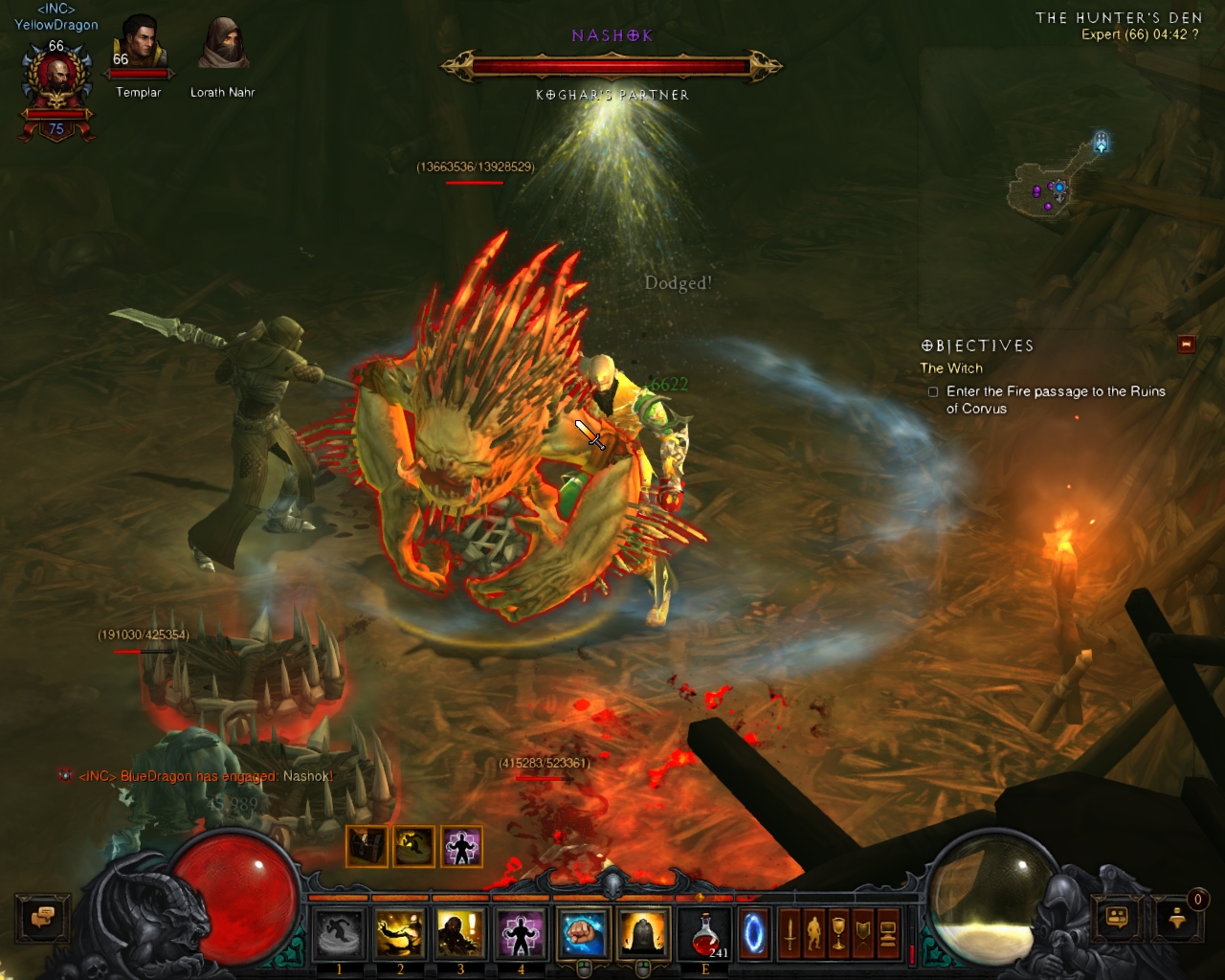Viewport: 1225px width, 980px height.
Task: Open the notifications button showing 0
Action: click(1178, 918)
